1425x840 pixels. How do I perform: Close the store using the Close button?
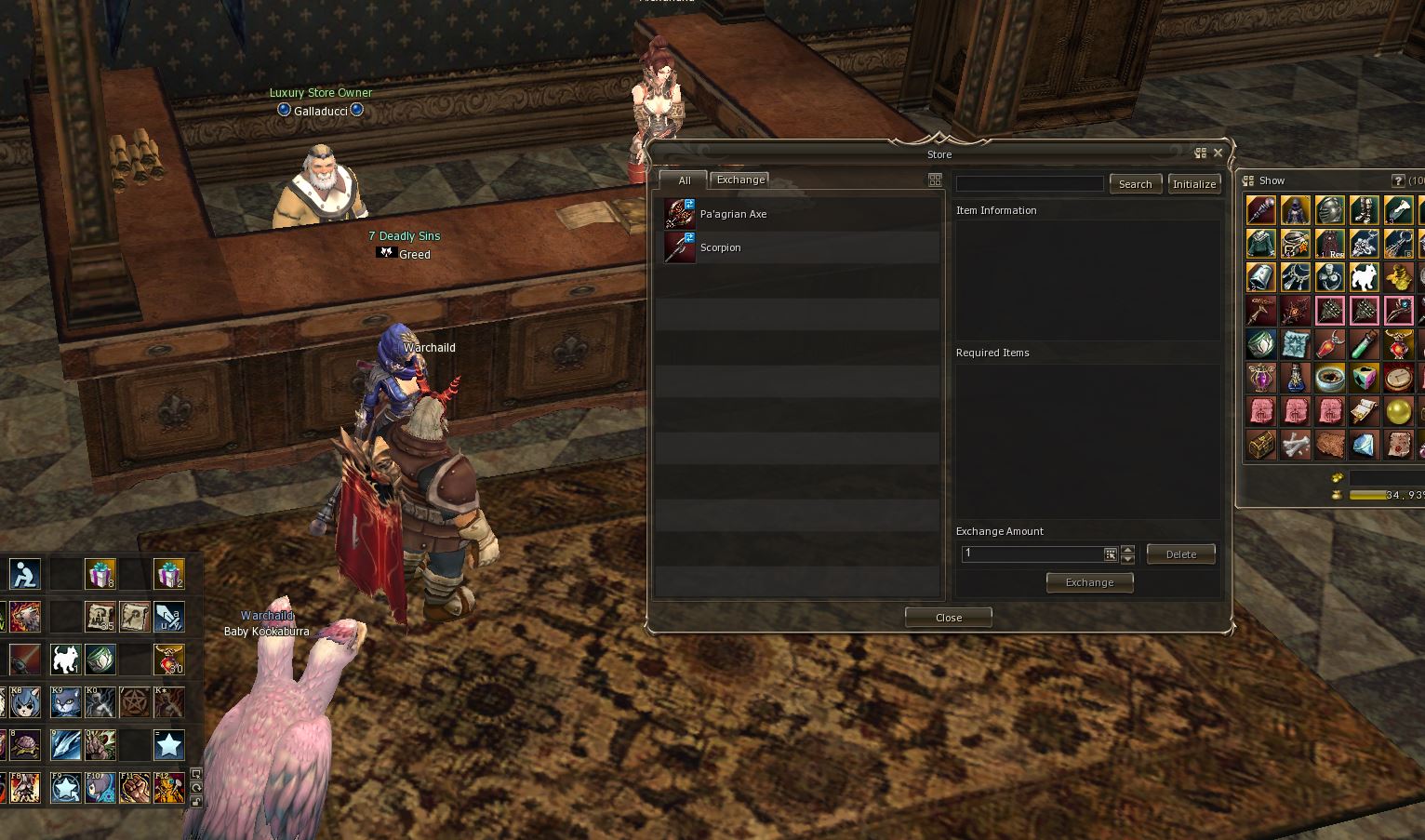(x=948, y=618)
